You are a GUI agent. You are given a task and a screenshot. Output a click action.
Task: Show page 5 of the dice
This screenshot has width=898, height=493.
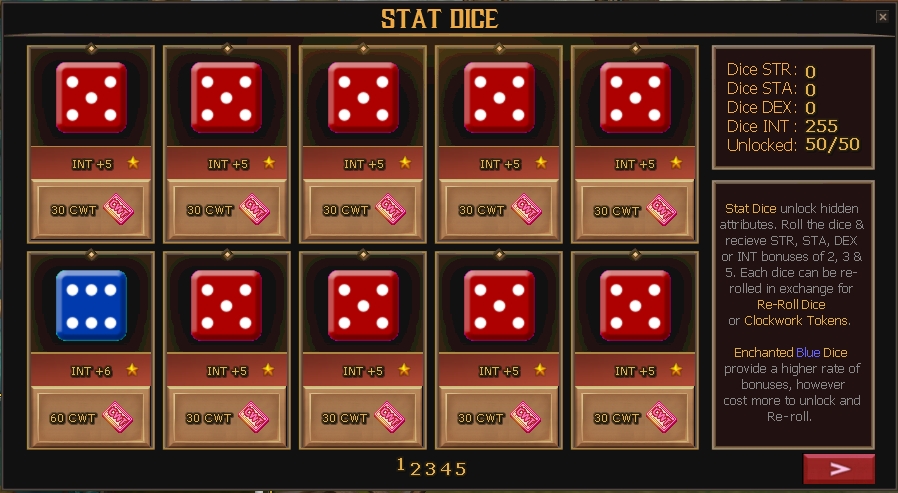(461, 468)
